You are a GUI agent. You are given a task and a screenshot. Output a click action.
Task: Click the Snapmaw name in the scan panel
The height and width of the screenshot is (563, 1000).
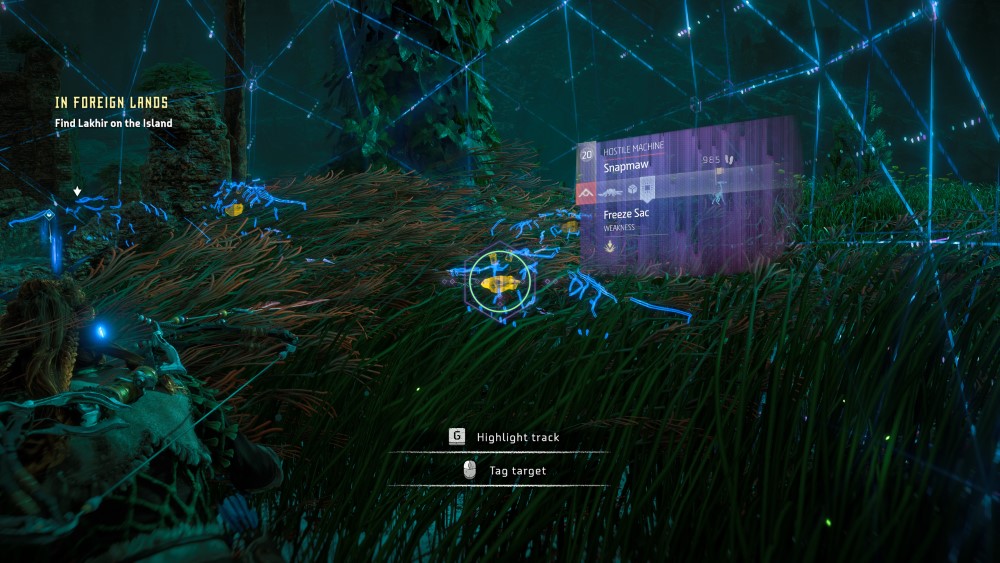(x=626, y=167)
